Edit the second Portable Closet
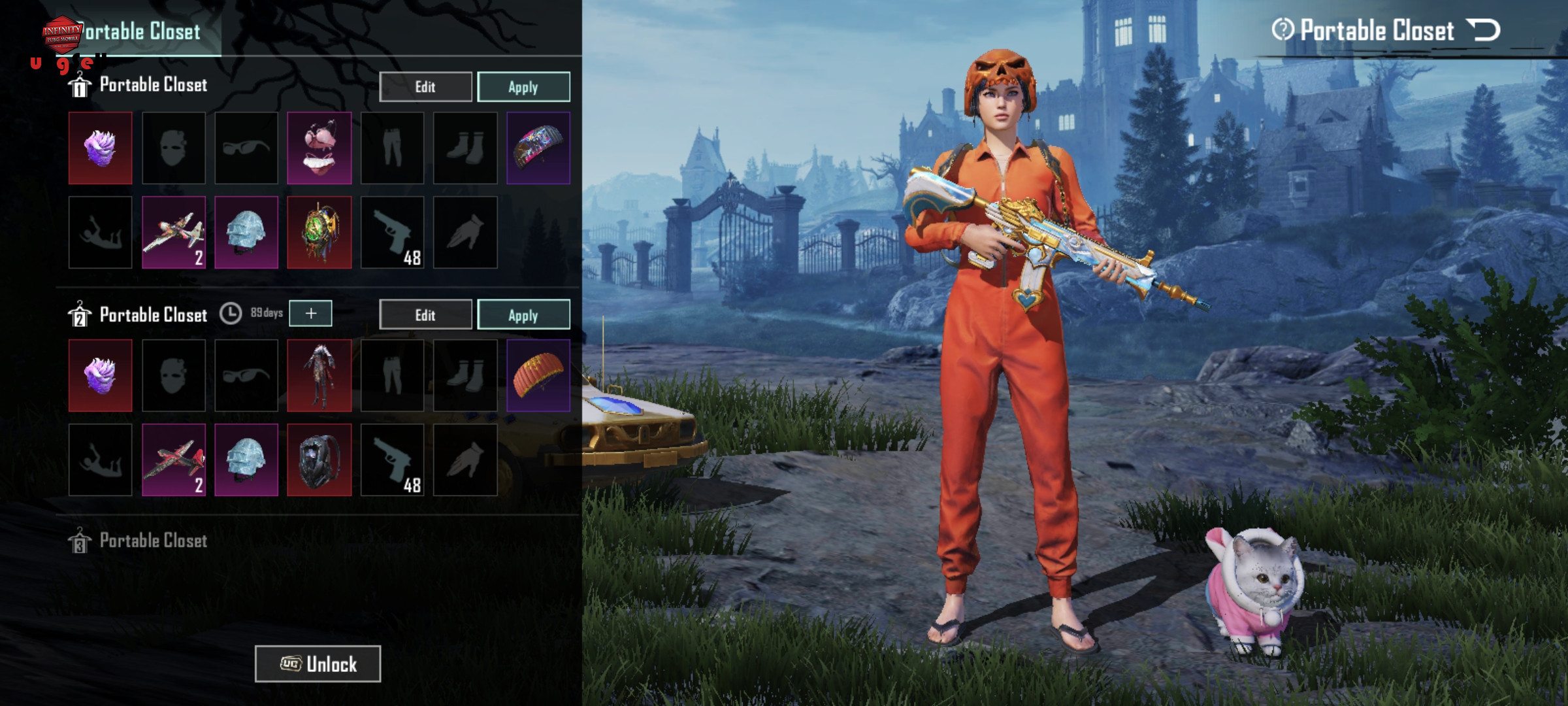 point(425,315)
